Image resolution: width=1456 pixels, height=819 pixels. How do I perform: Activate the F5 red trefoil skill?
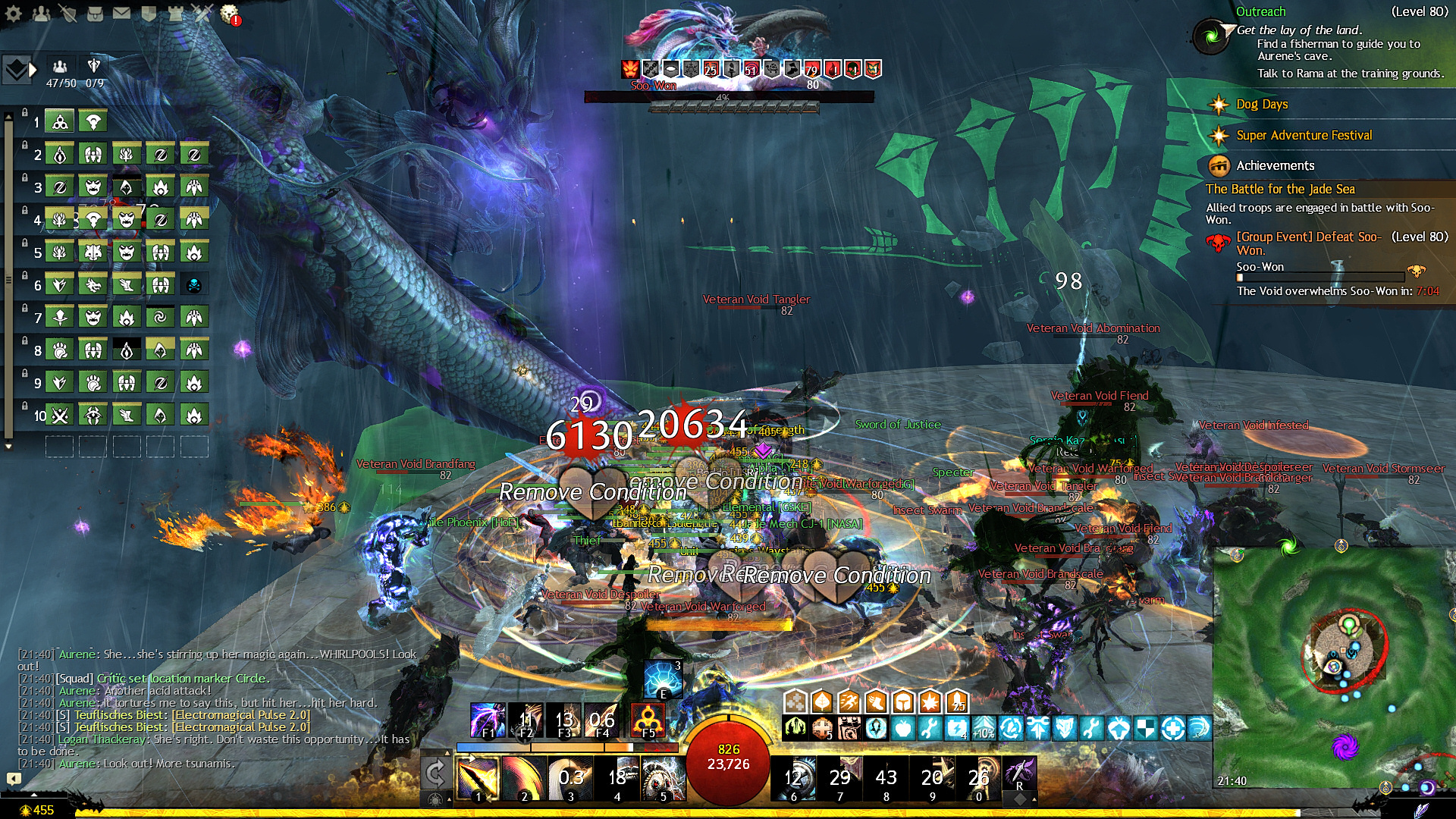tap(648, 720)
